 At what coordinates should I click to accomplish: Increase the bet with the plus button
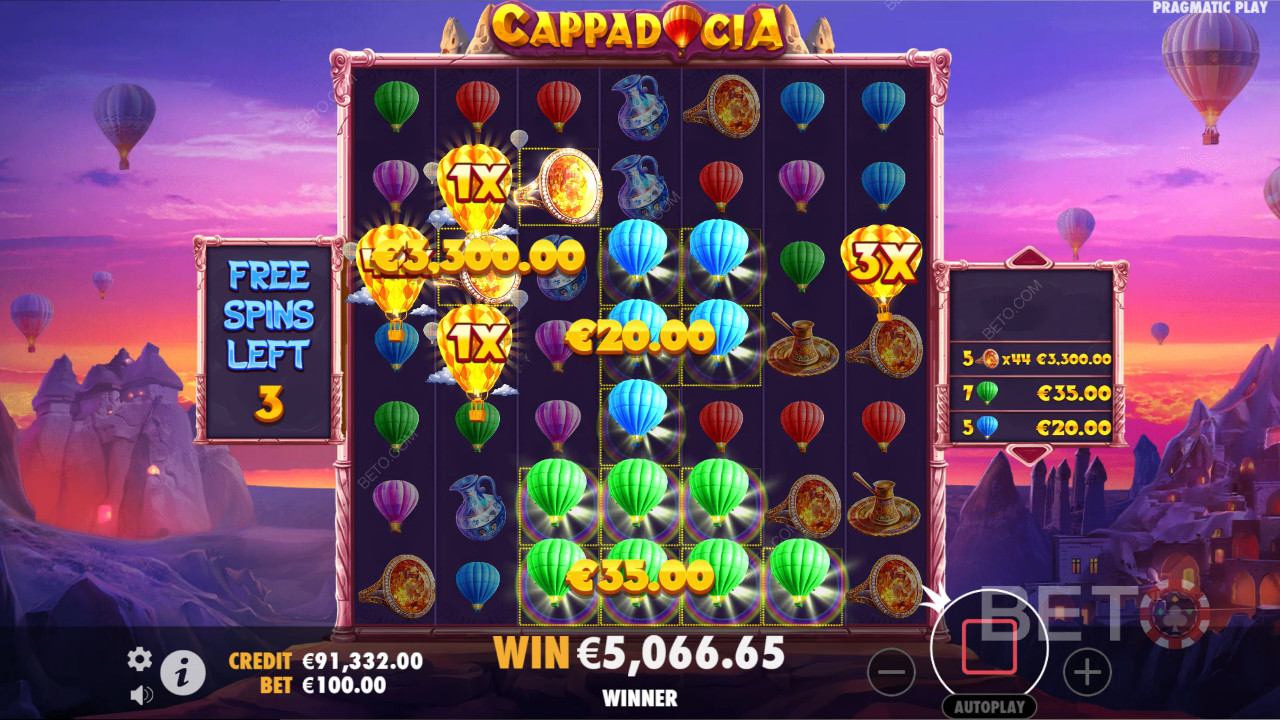coord(1087,672)
